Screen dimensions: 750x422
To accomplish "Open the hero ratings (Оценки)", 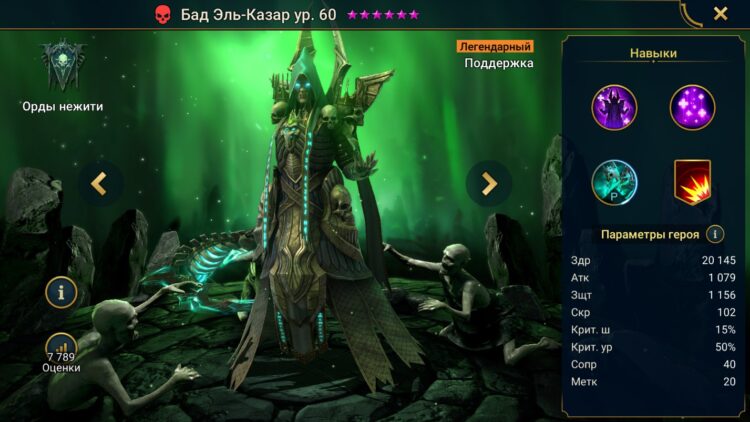I will (62, 352).
